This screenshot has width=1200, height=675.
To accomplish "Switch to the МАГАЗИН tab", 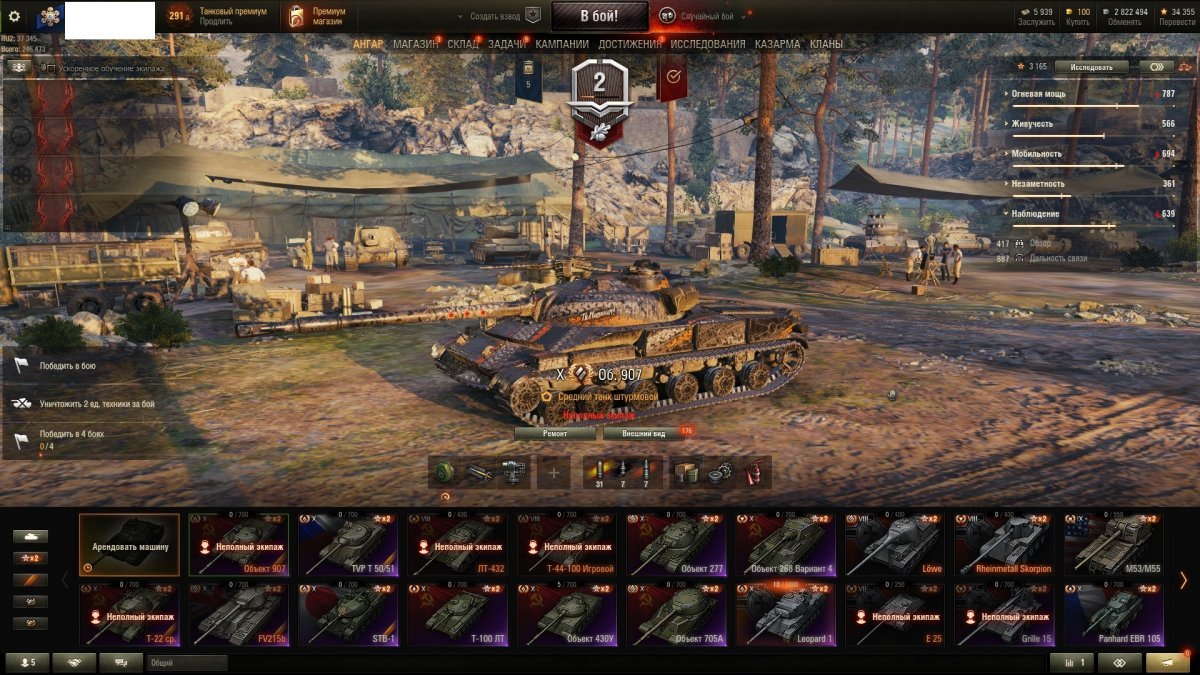I will tap(414, 44).
